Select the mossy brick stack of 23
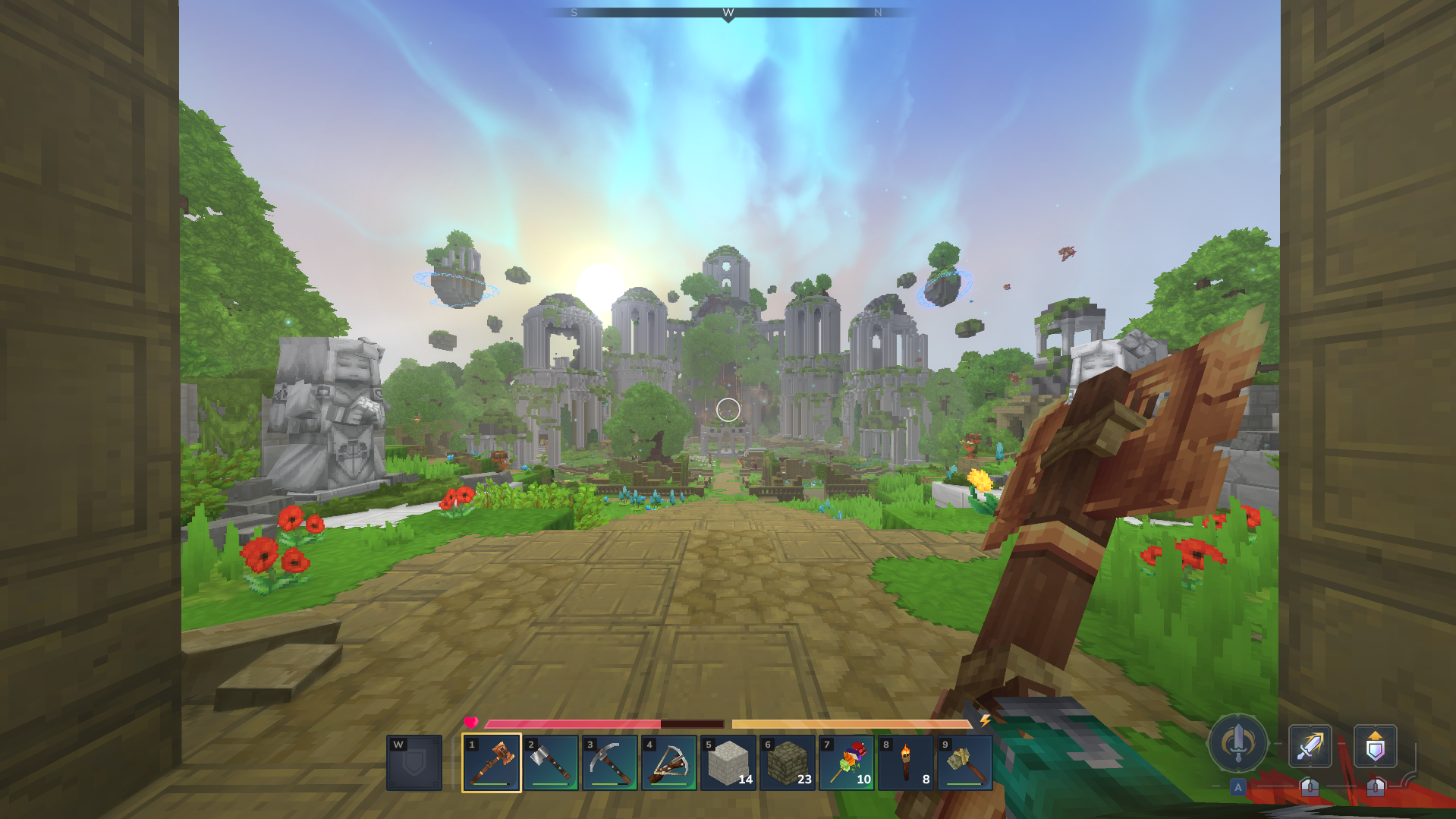 point(787,762)
